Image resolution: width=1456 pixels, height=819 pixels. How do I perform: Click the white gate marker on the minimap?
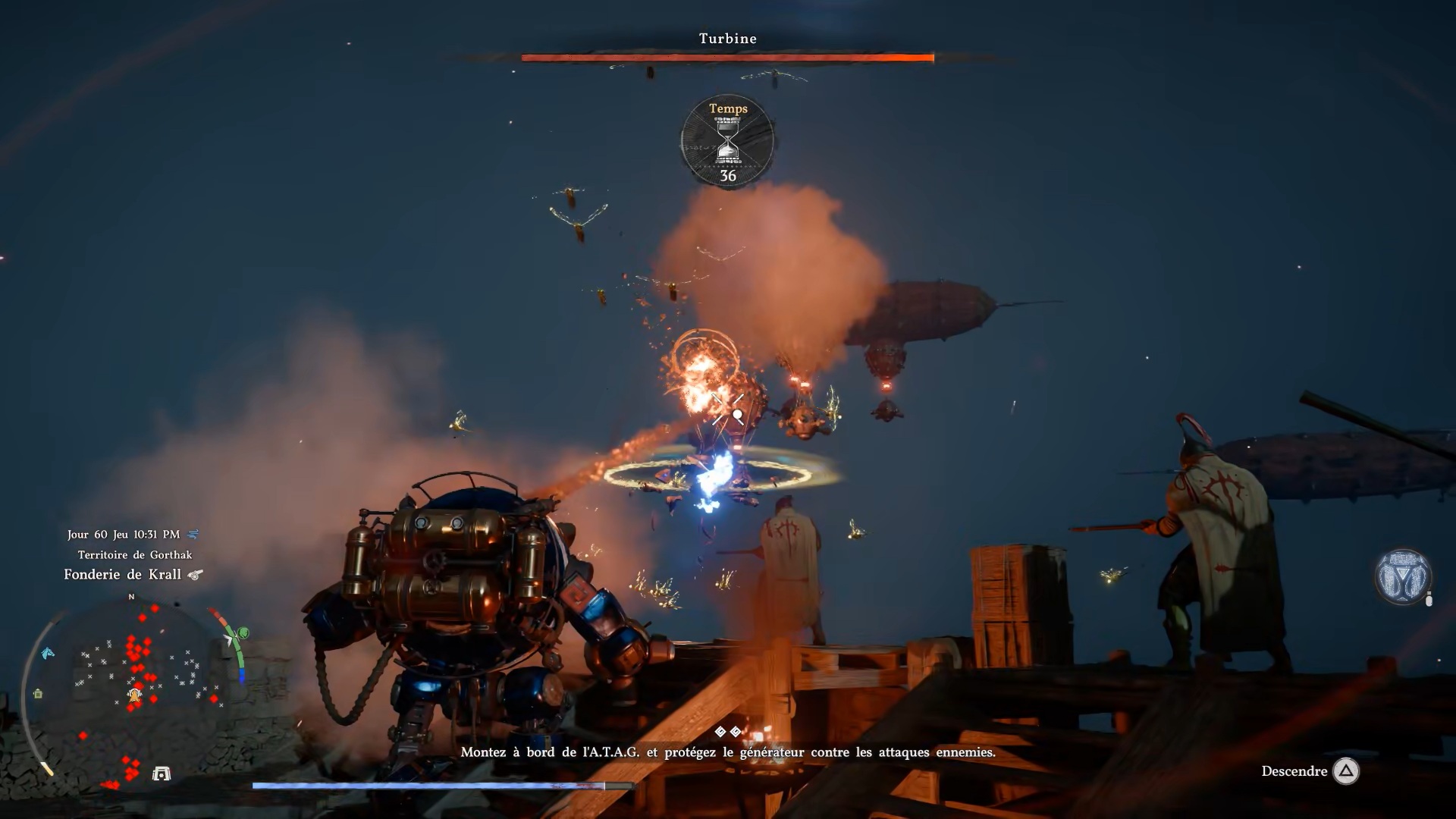tap(162, 773)
